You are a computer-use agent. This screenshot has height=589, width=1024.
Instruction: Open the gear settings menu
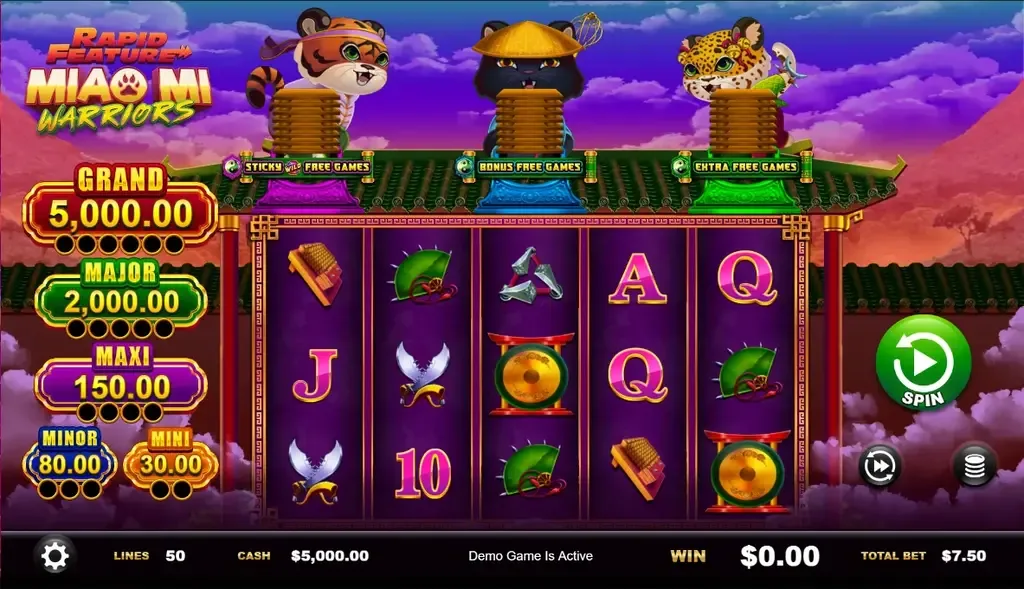point(54,555)
